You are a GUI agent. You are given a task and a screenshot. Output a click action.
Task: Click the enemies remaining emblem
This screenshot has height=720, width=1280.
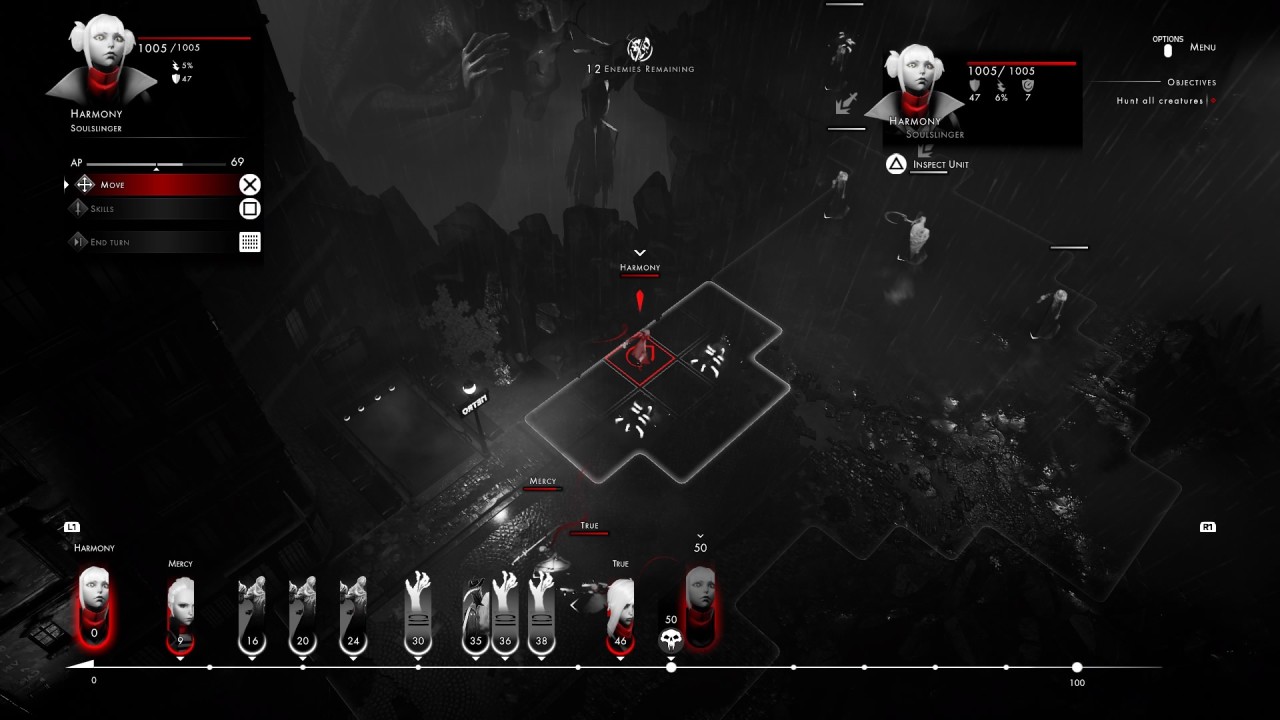point(640,48)
